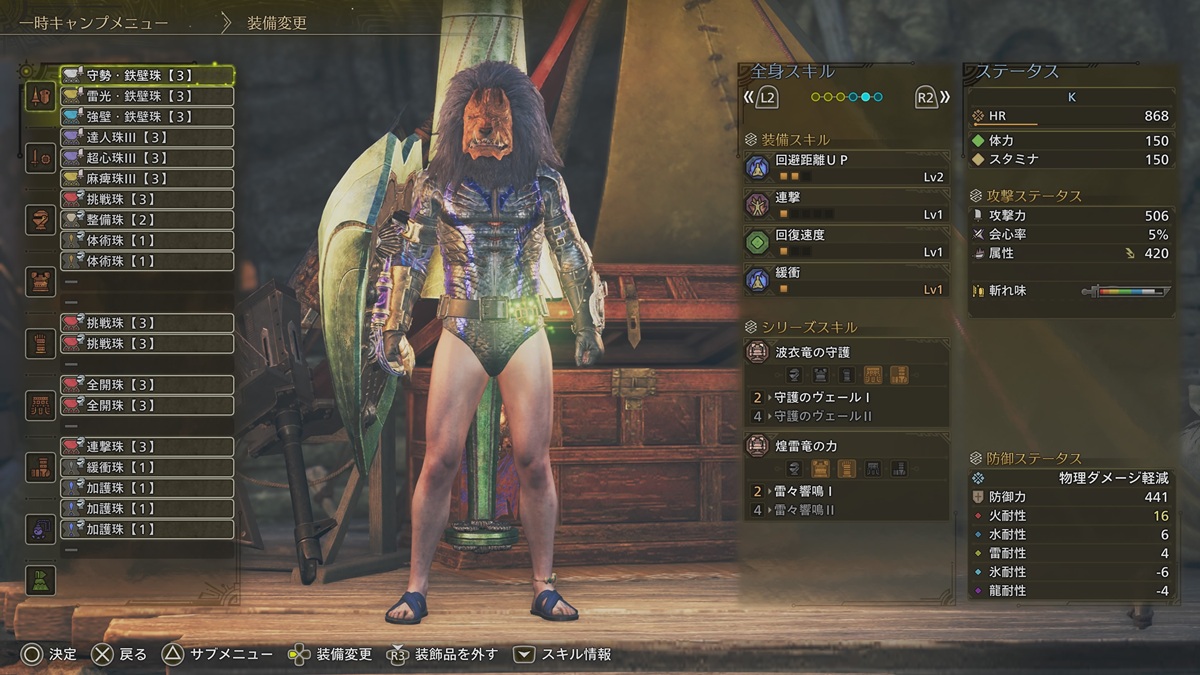
Task: Select the 波衣竜の守護 series skill
Action: pyautogui.click(x=846, y=352)
